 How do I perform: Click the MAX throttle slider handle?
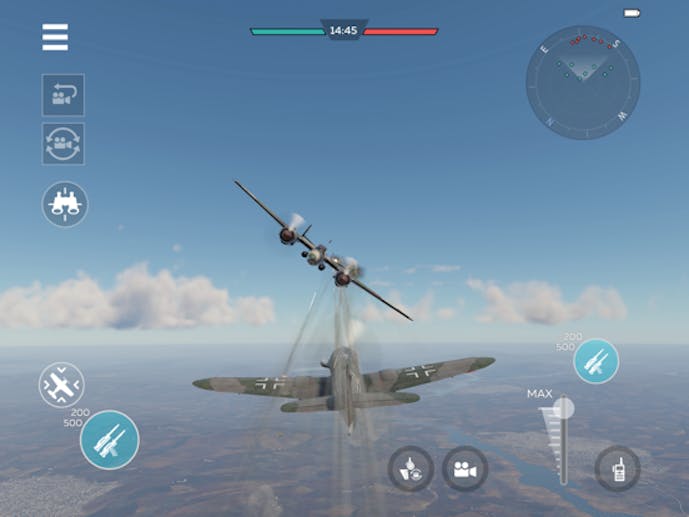(x=564, y=408)
